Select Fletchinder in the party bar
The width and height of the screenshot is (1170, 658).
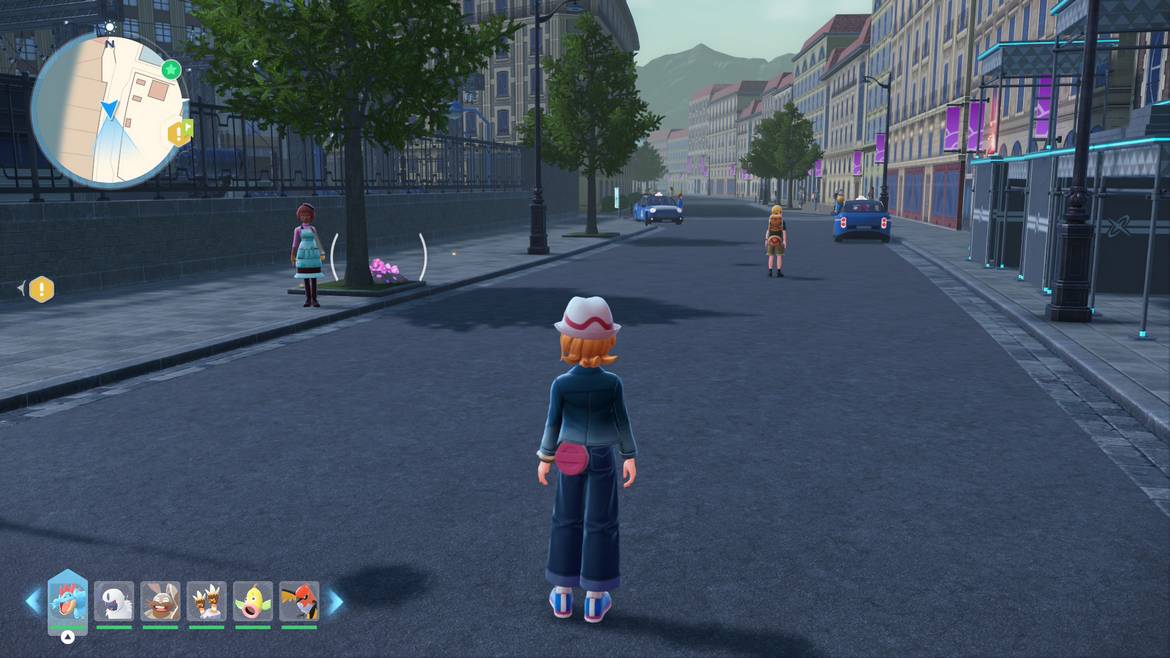[299, 602]
